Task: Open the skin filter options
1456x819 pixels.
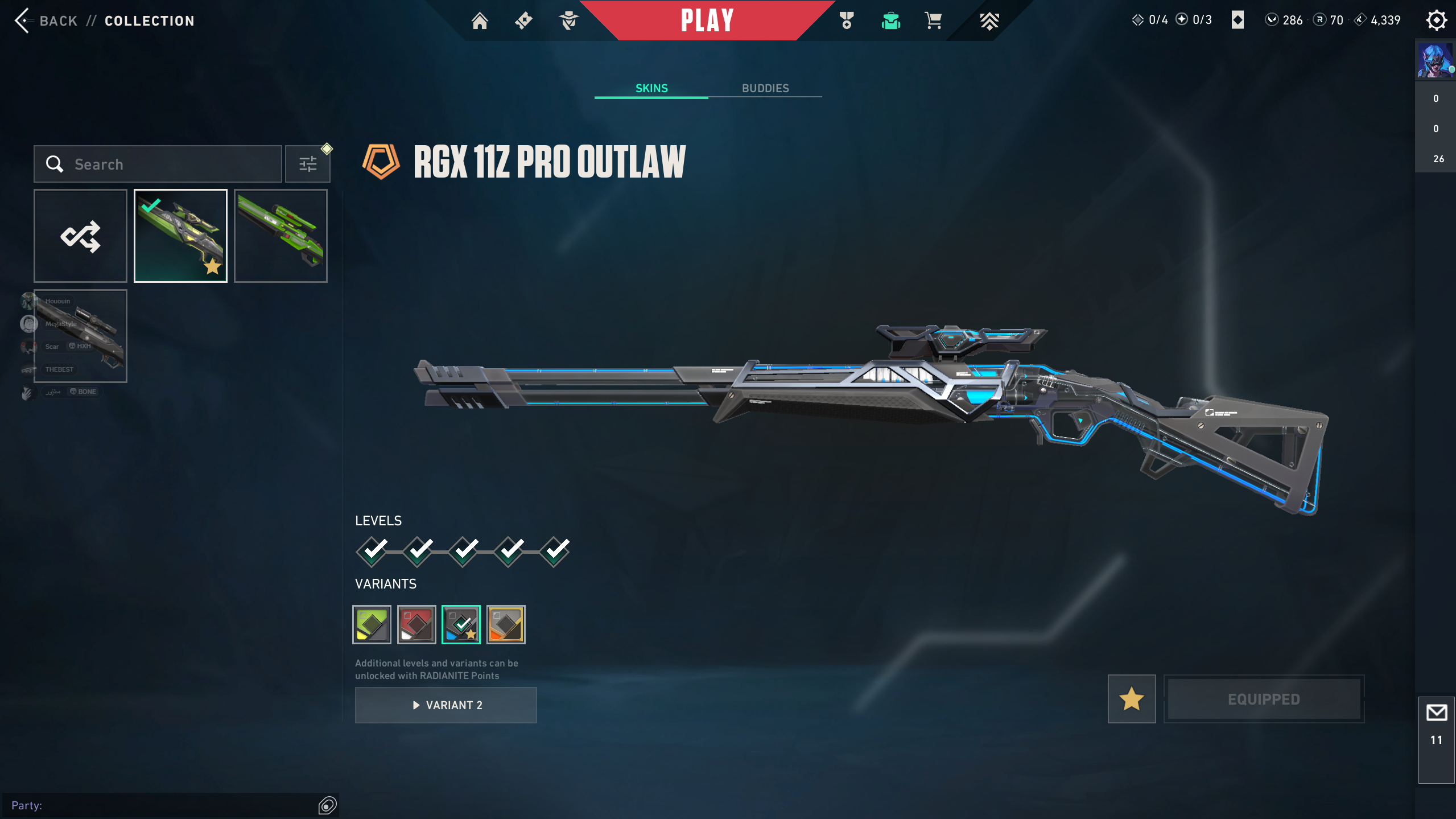Action: (308, 164)
